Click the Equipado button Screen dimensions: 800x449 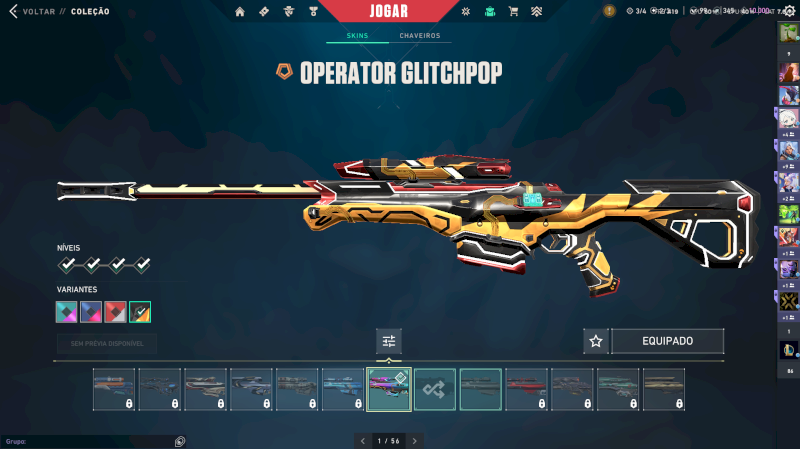(x=667, y=341)
